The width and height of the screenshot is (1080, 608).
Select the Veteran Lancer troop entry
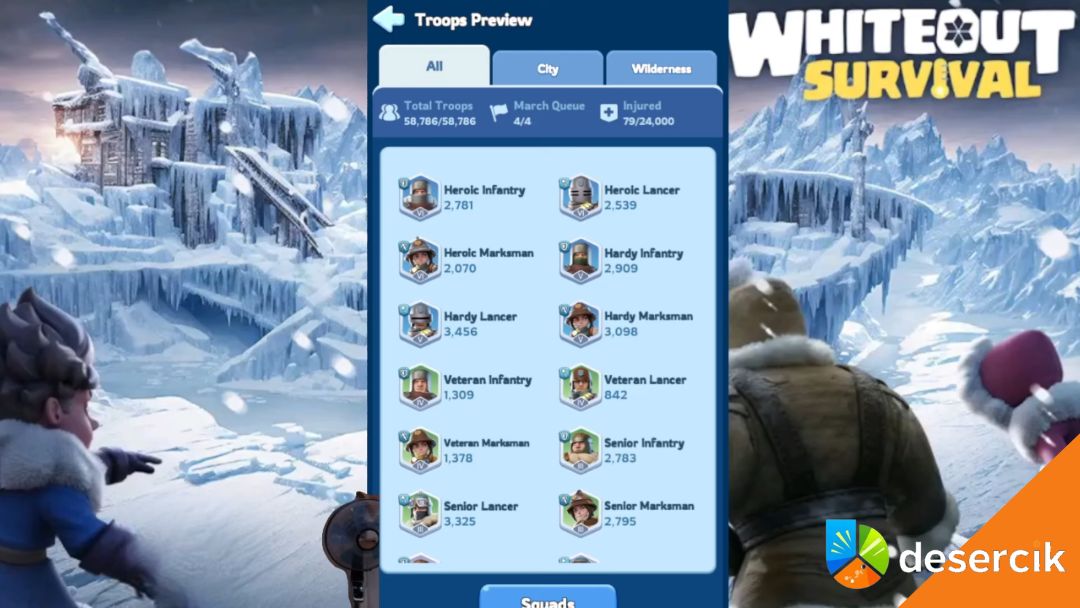[625, 386]
